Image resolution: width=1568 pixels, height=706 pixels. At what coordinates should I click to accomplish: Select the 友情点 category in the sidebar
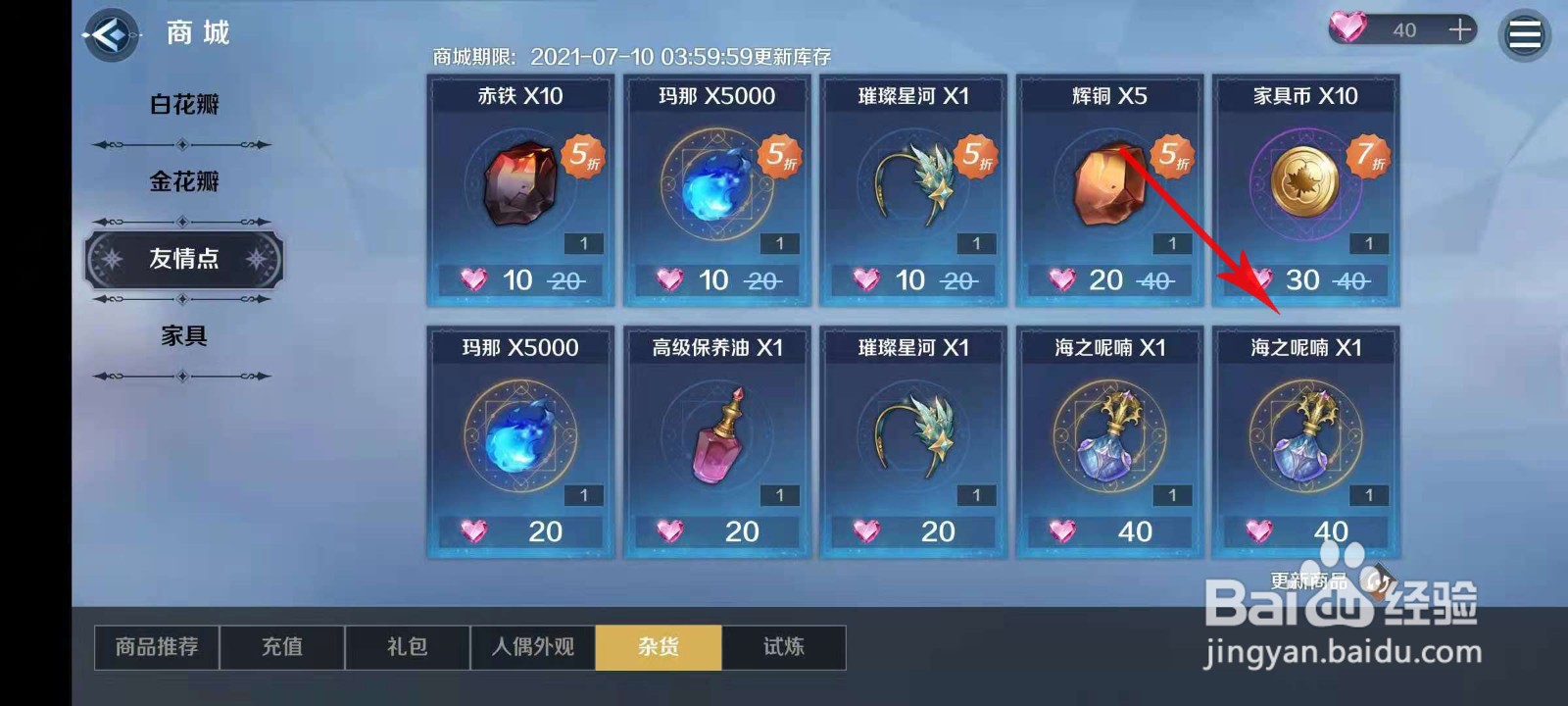pos(182,260)
